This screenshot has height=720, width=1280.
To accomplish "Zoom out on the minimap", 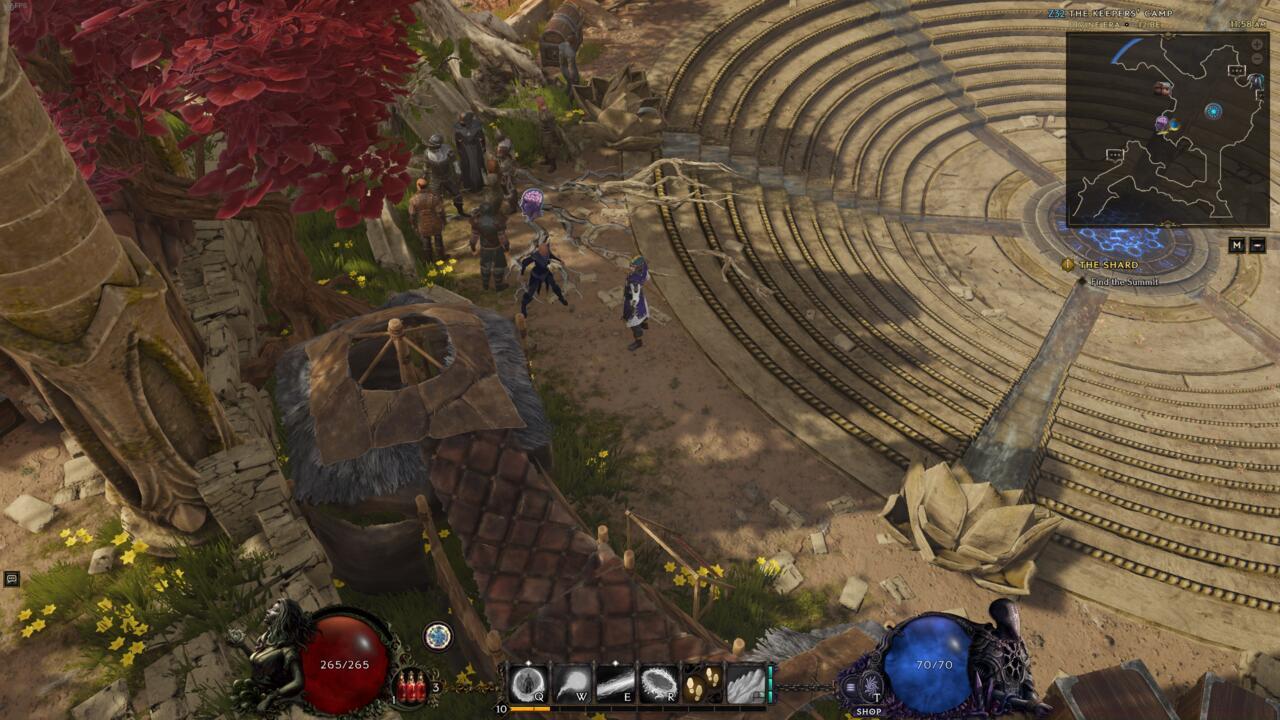I will coord(1257,59).
